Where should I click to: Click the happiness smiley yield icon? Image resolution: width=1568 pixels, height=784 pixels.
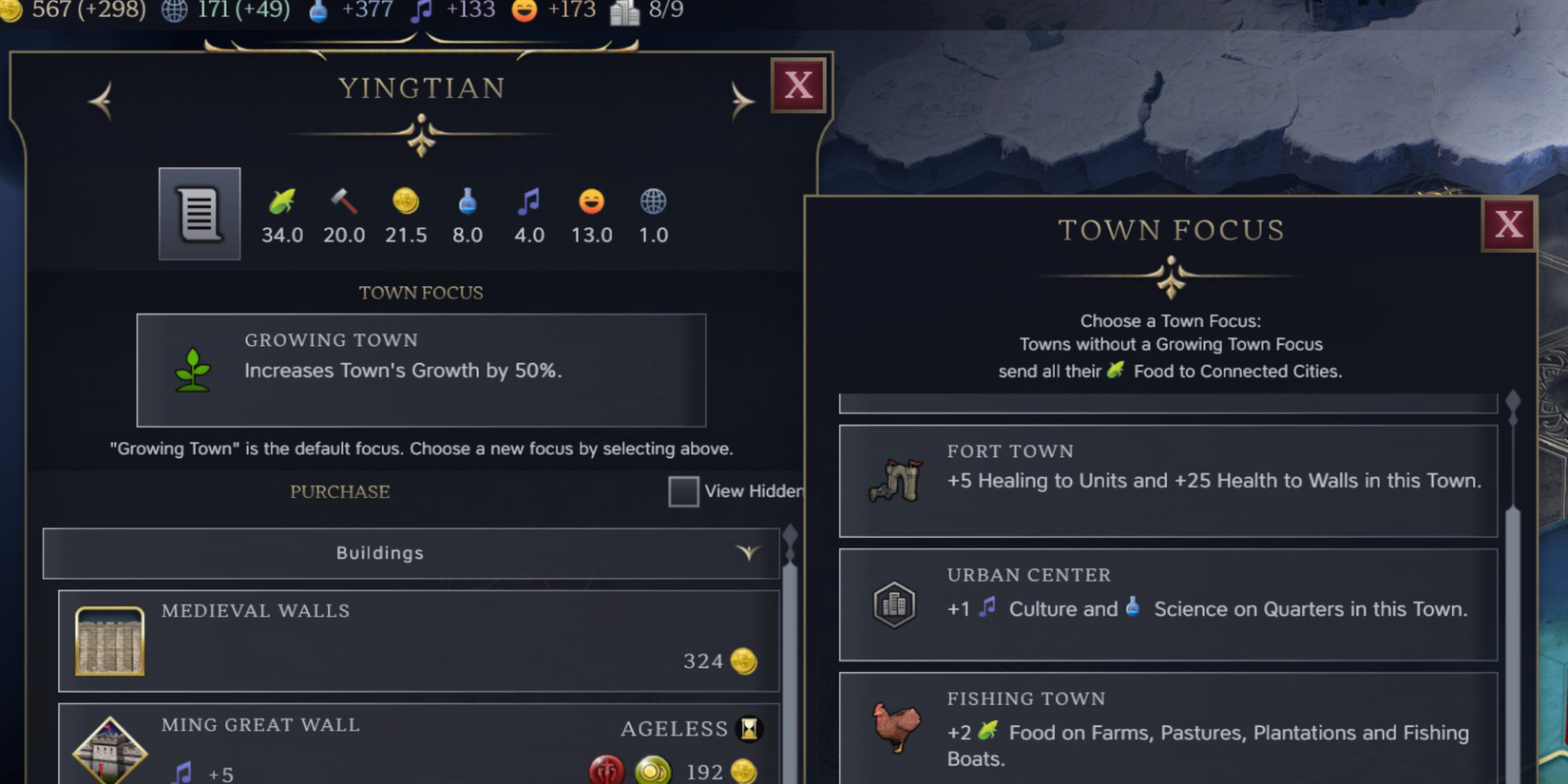pyautogui.click(x=590, y=202)
